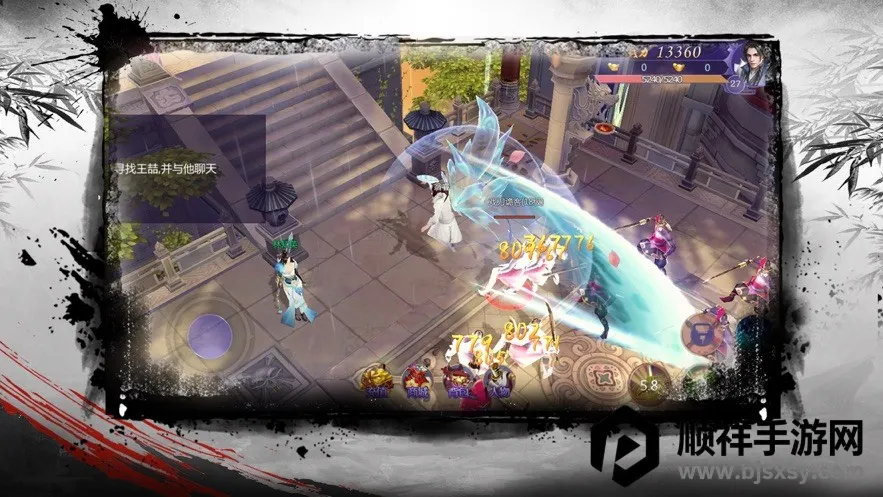This screenshot has width=883, height=497.
Task: Open the 商城 shop menu
Action: tap(418, 381)
